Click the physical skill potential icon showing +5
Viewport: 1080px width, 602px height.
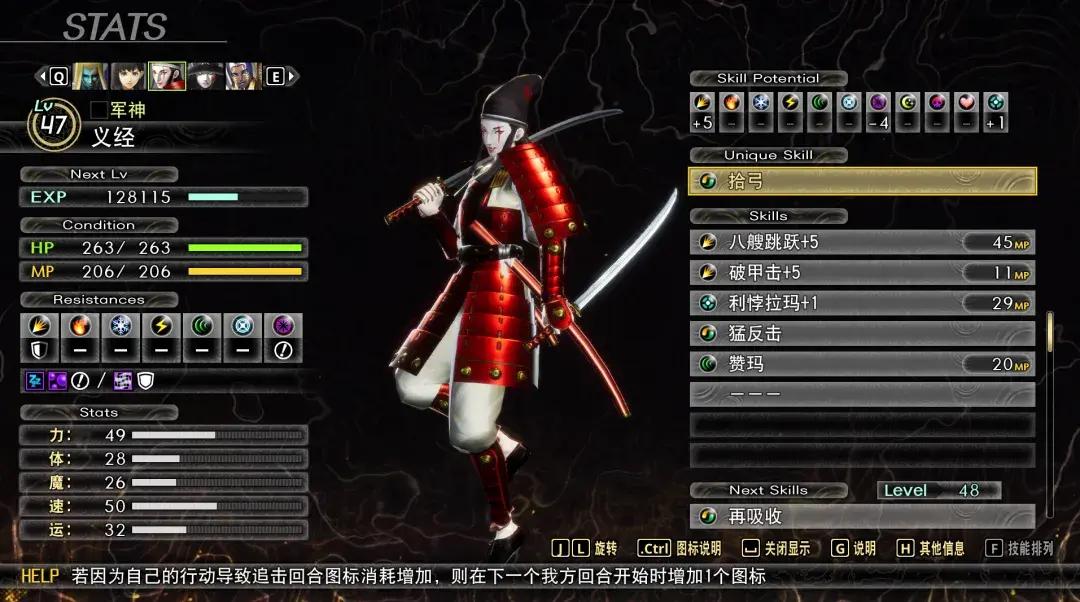tap(703, 104)
